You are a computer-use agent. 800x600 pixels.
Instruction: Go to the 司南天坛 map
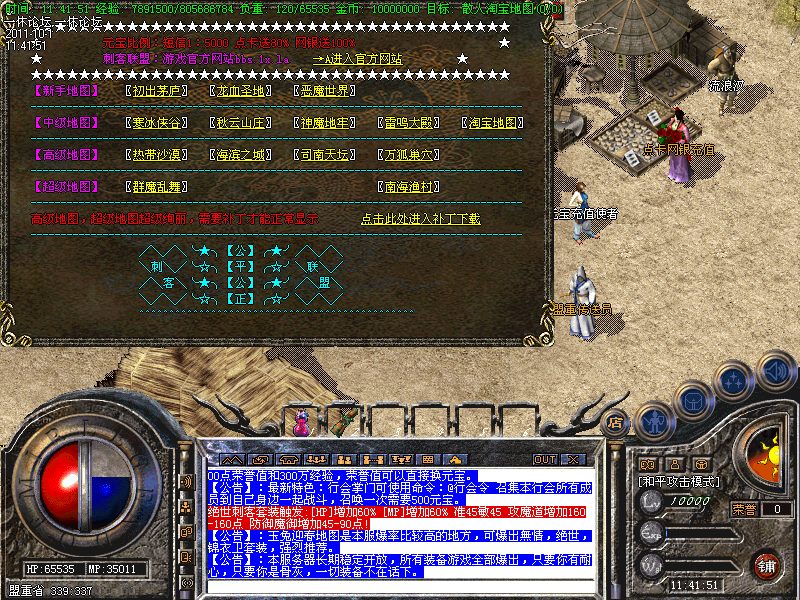pos(325,155)
